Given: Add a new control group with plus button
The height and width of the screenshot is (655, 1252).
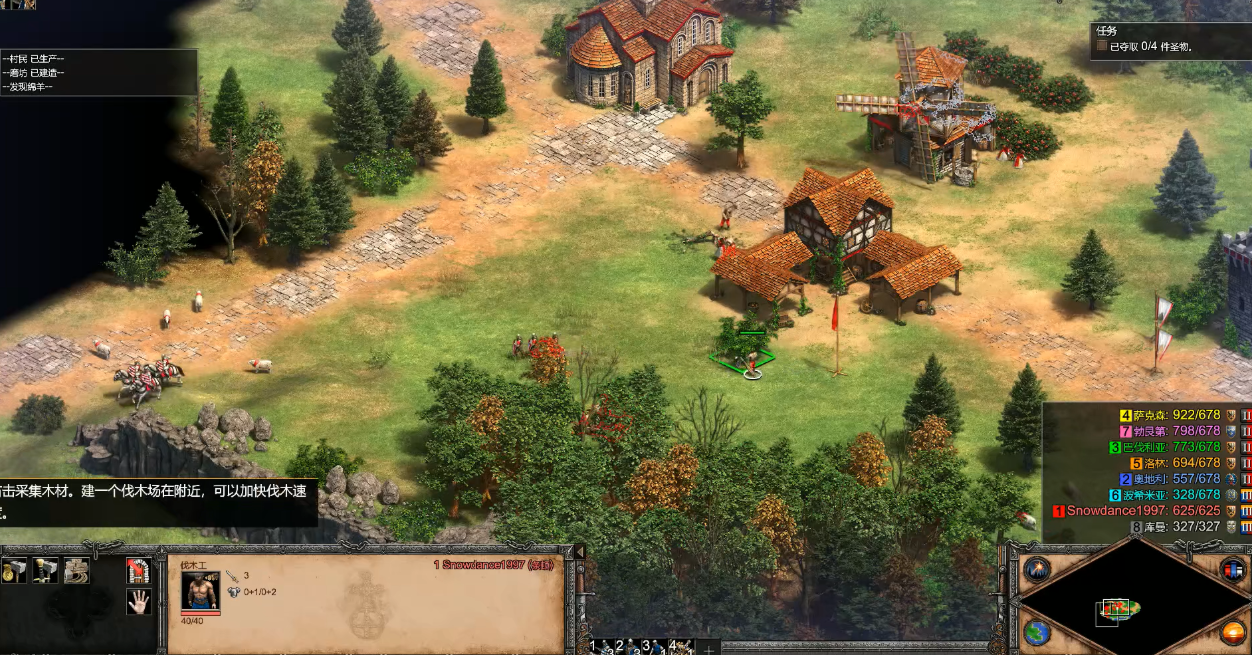Looking at the screenshot, I should tap(708, 647).
